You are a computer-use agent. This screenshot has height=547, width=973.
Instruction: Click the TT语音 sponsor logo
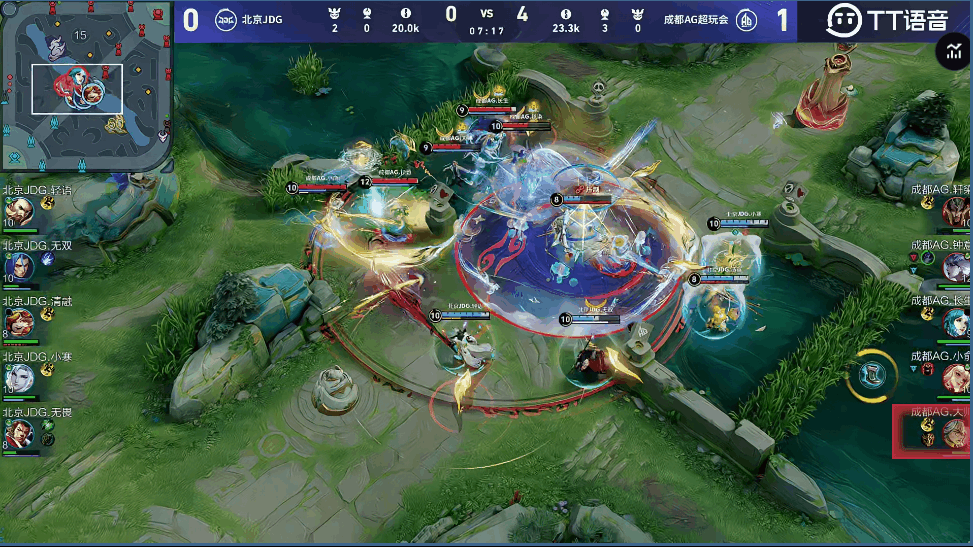(886, 19)
